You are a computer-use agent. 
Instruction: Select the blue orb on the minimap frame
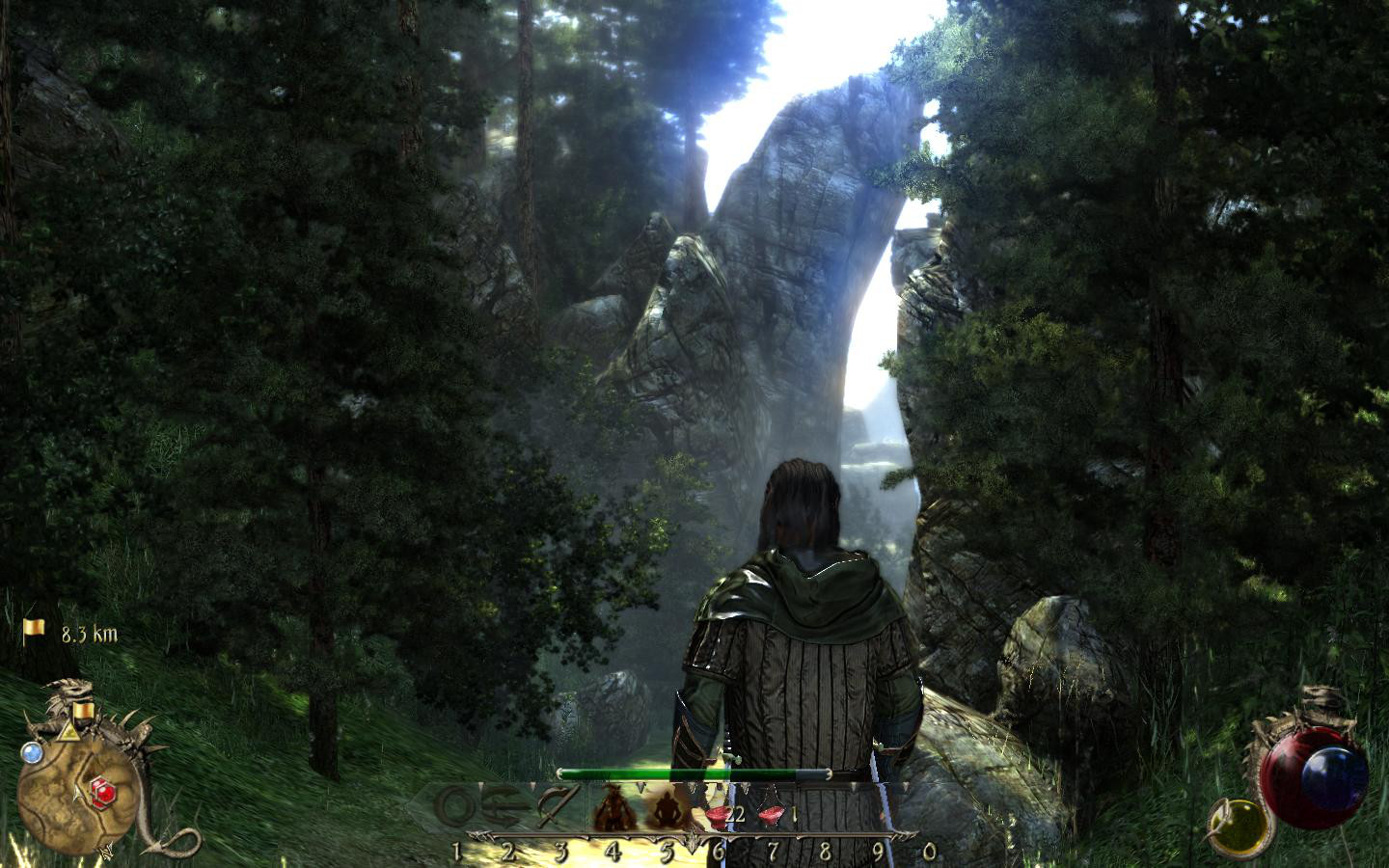pyautogui.click(x=32, y=752)
